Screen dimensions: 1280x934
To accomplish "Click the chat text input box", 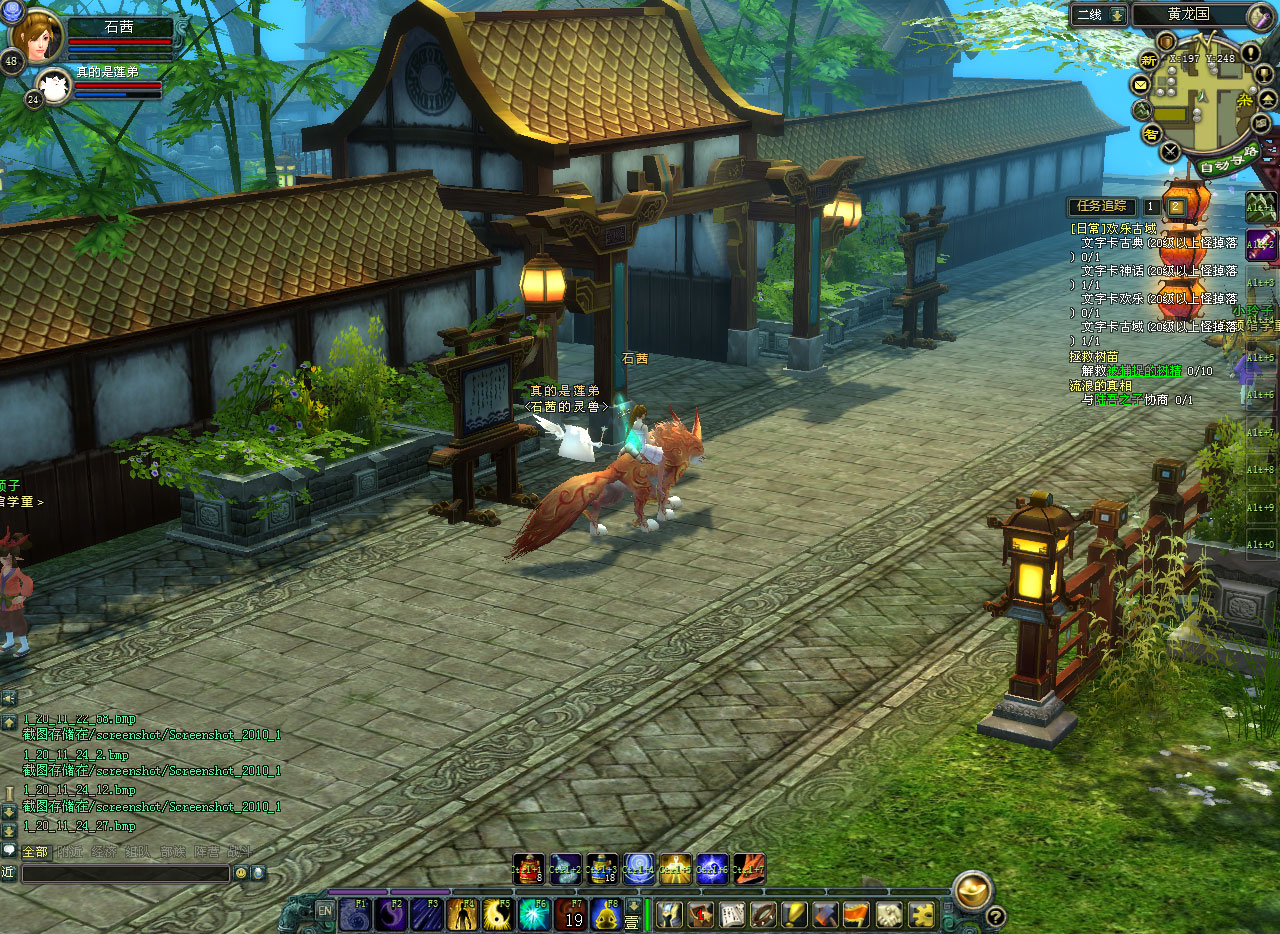I will [x=126, y=873].
